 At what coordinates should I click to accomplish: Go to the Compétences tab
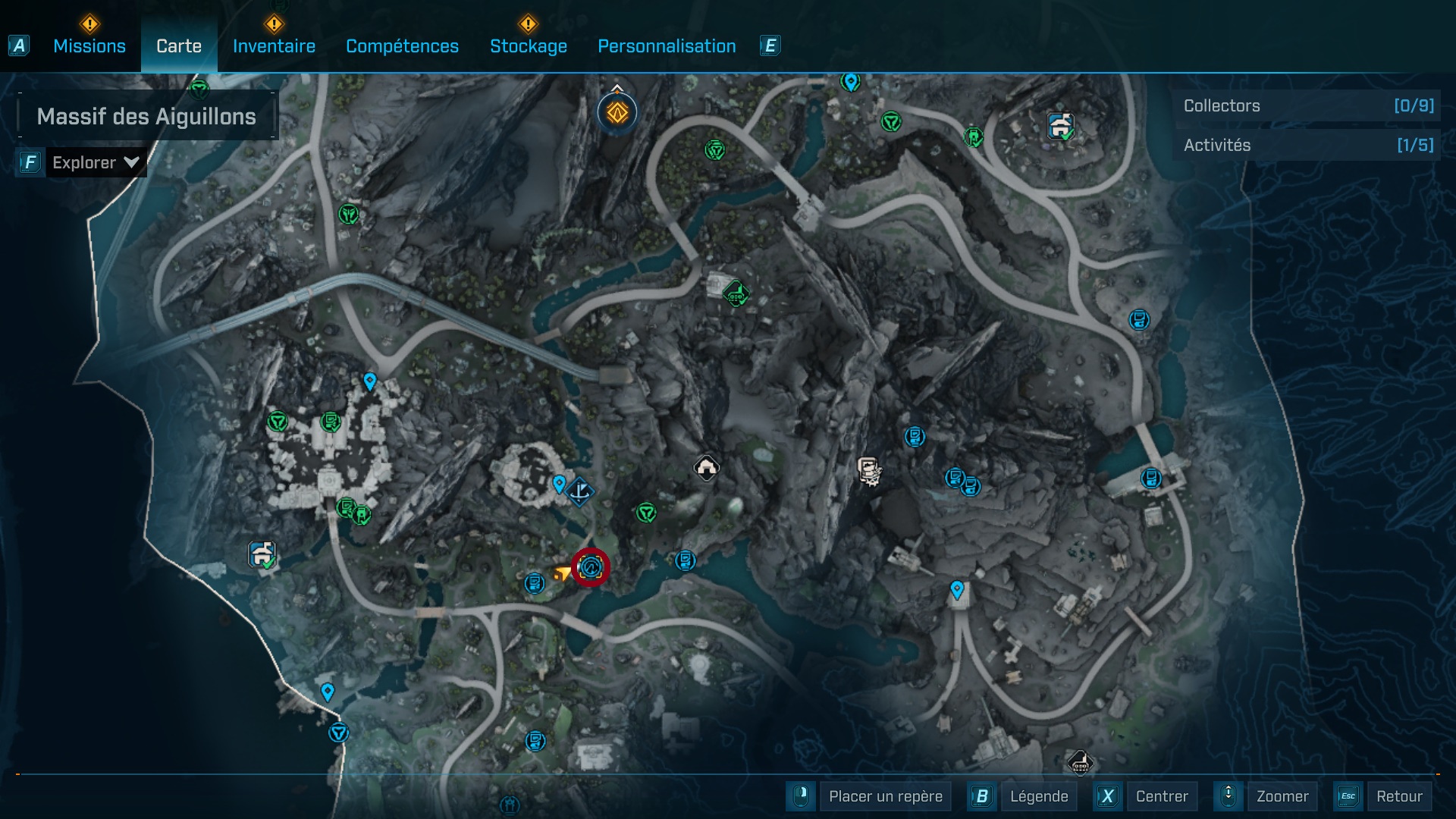[x=402, y=46]
